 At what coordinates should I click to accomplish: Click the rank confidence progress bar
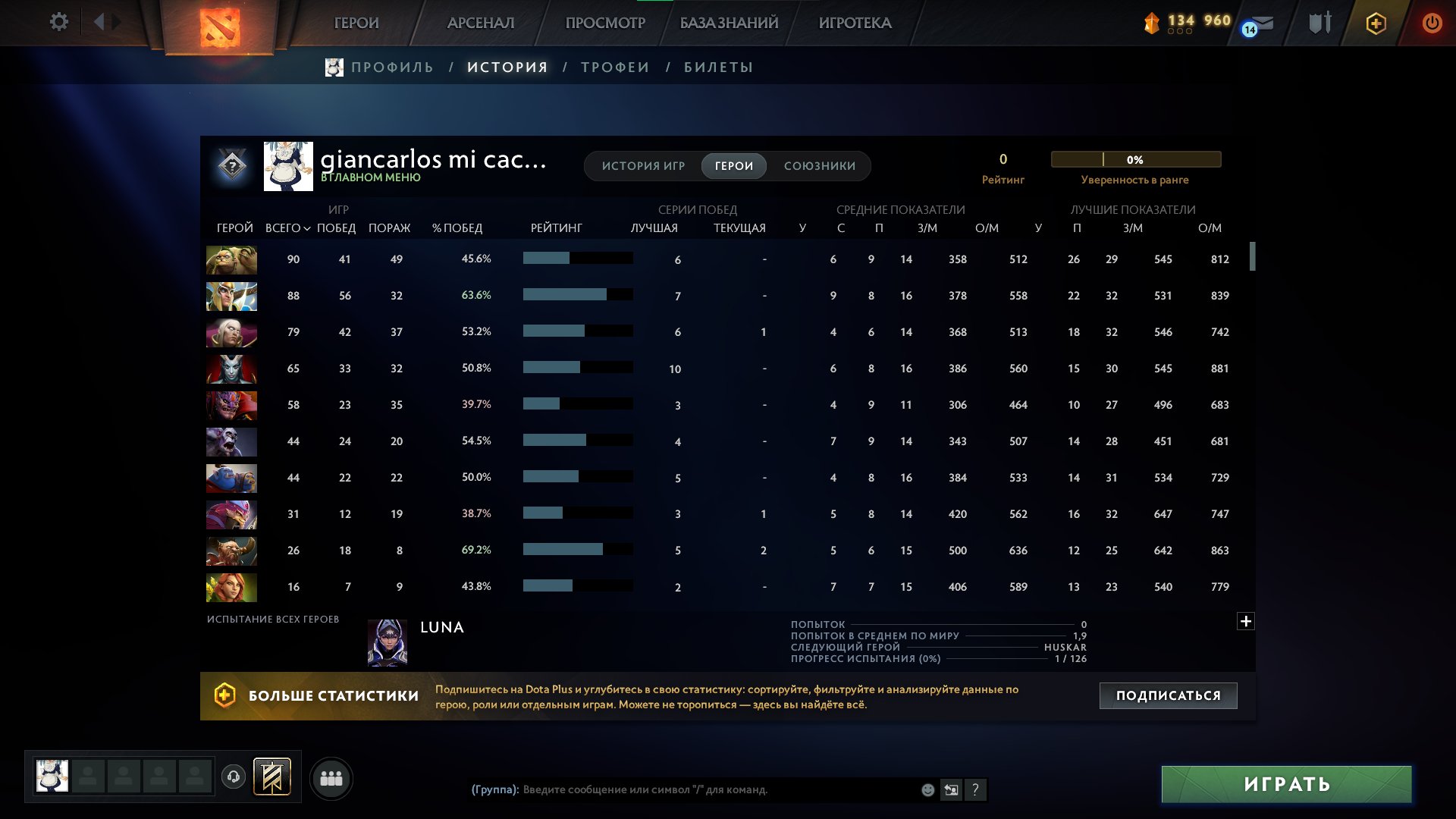[x=1135, y=159]
